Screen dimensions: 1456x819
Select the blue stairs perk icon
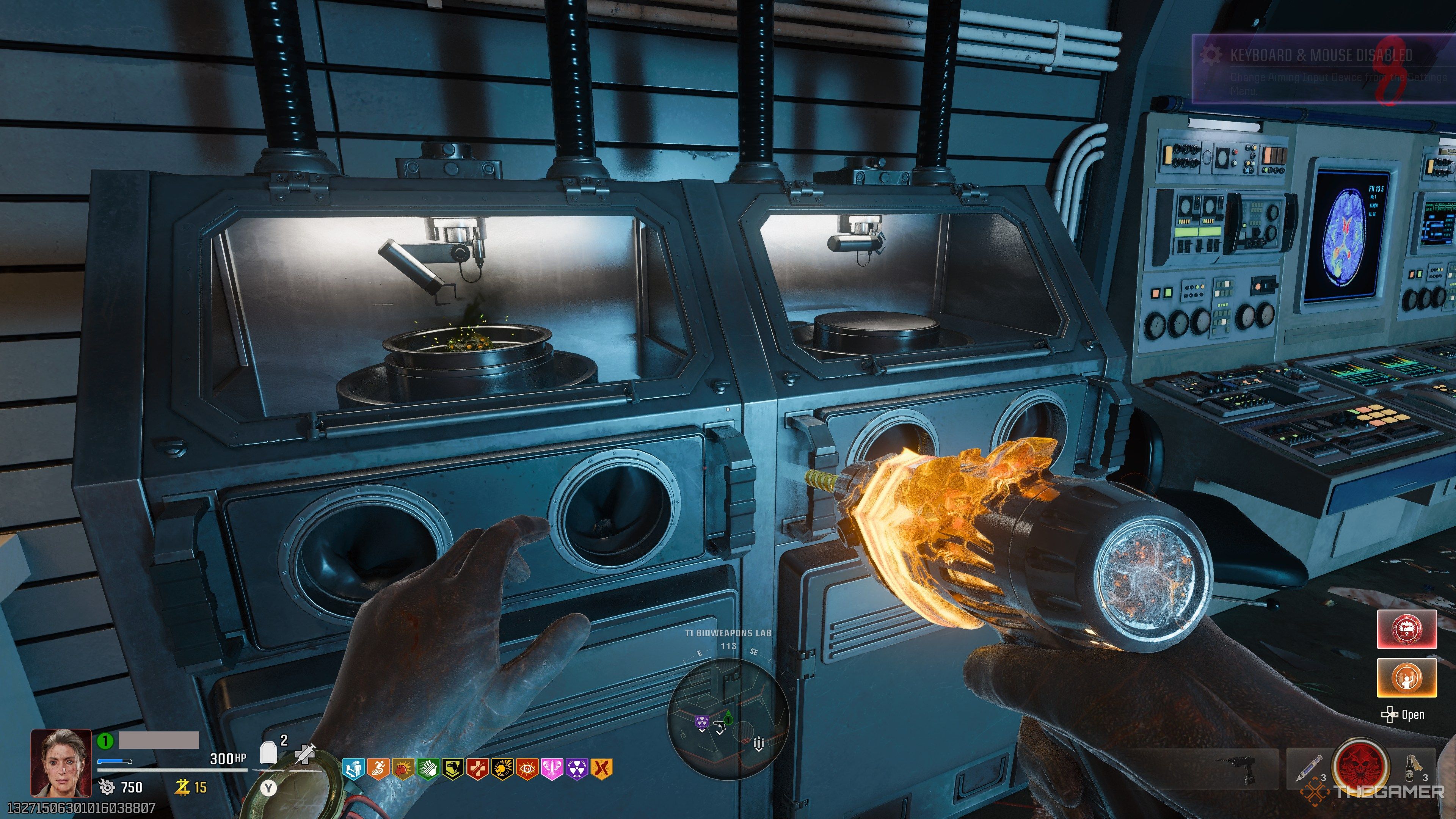coord(354,769)
